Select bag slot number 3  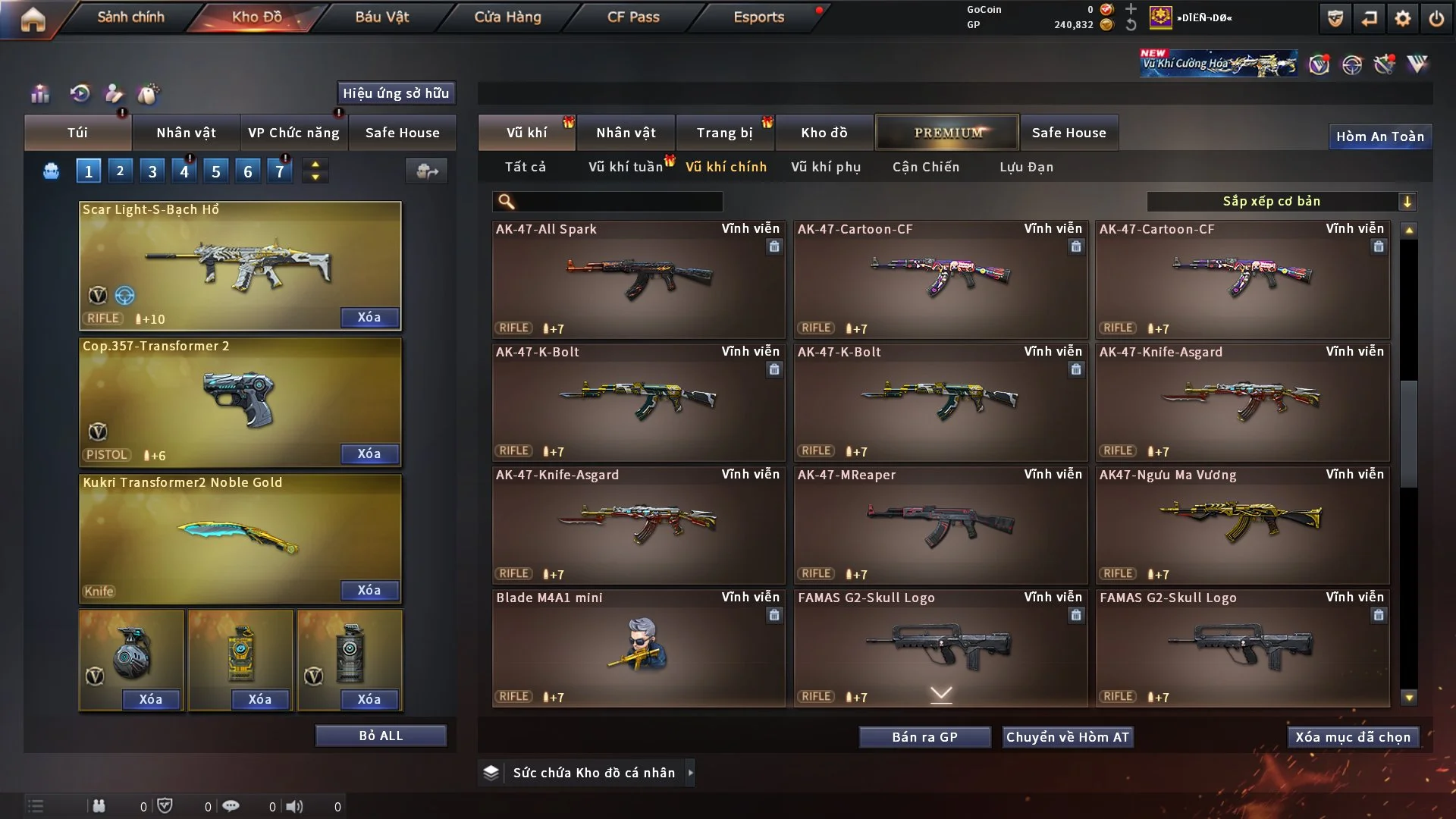[x=152, y=171]
